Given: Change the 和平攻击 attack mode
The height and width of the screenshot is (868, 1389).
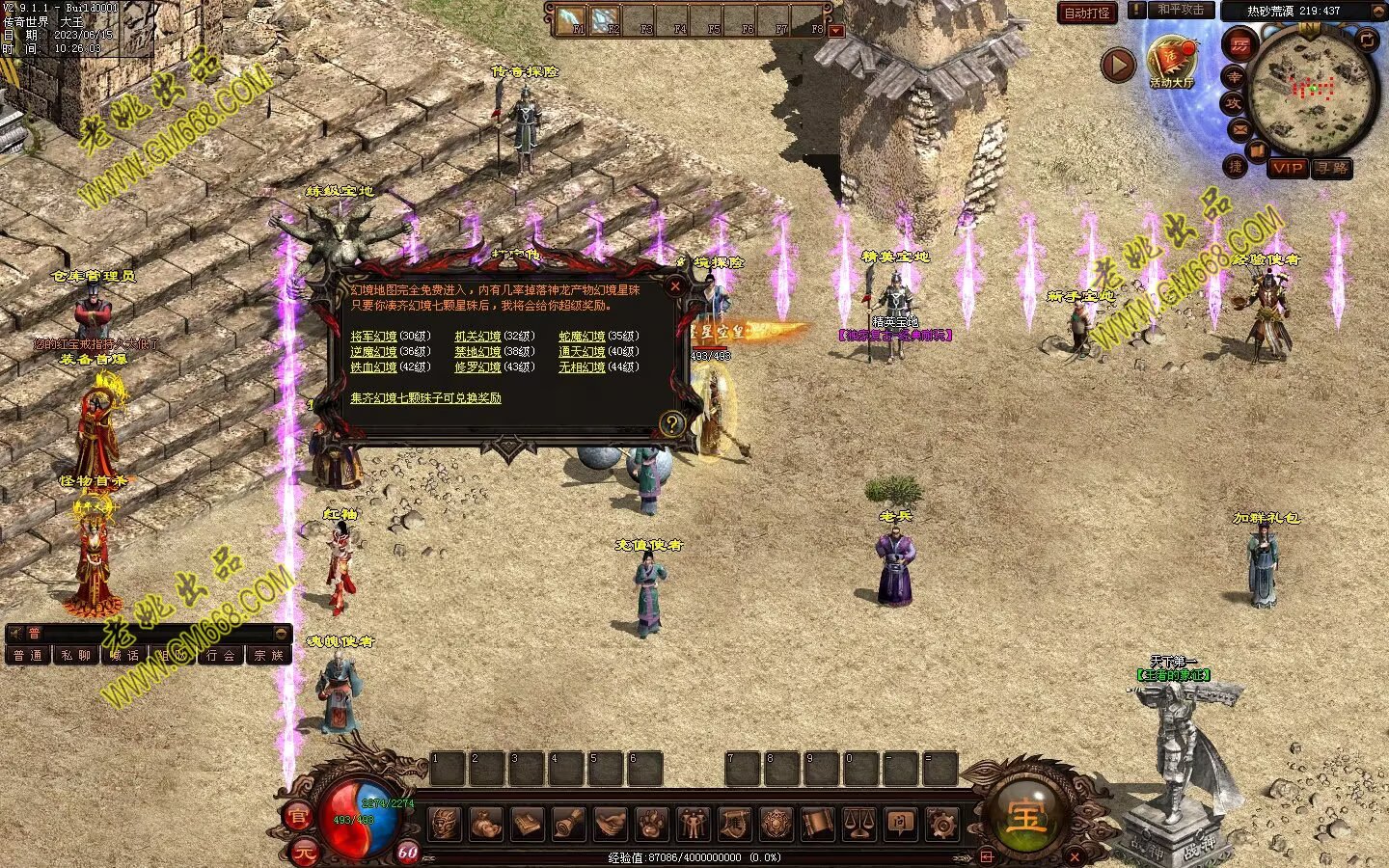Looking at the screenshot, I should pos(1180,10).
